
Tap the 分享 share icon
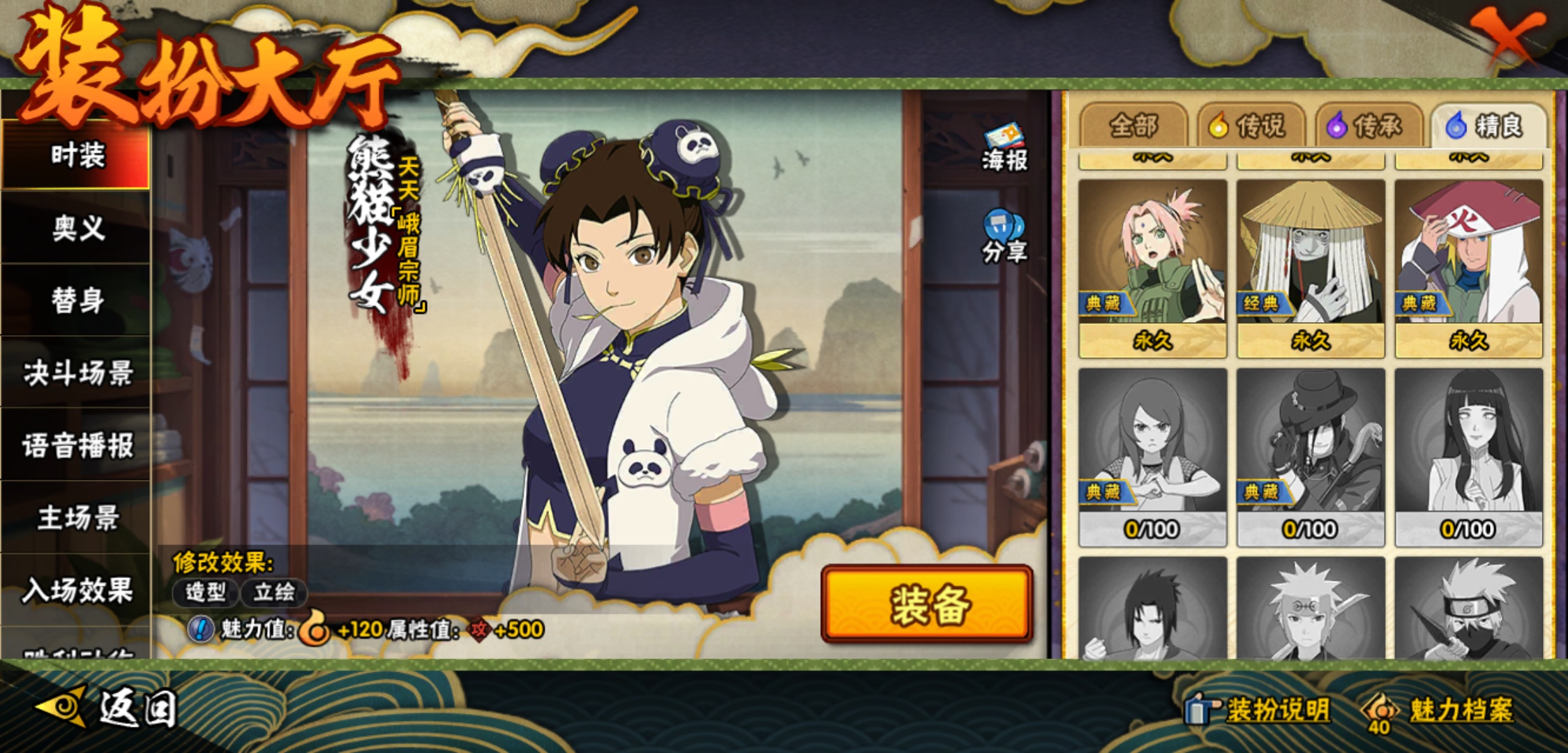click(1004, 237)
